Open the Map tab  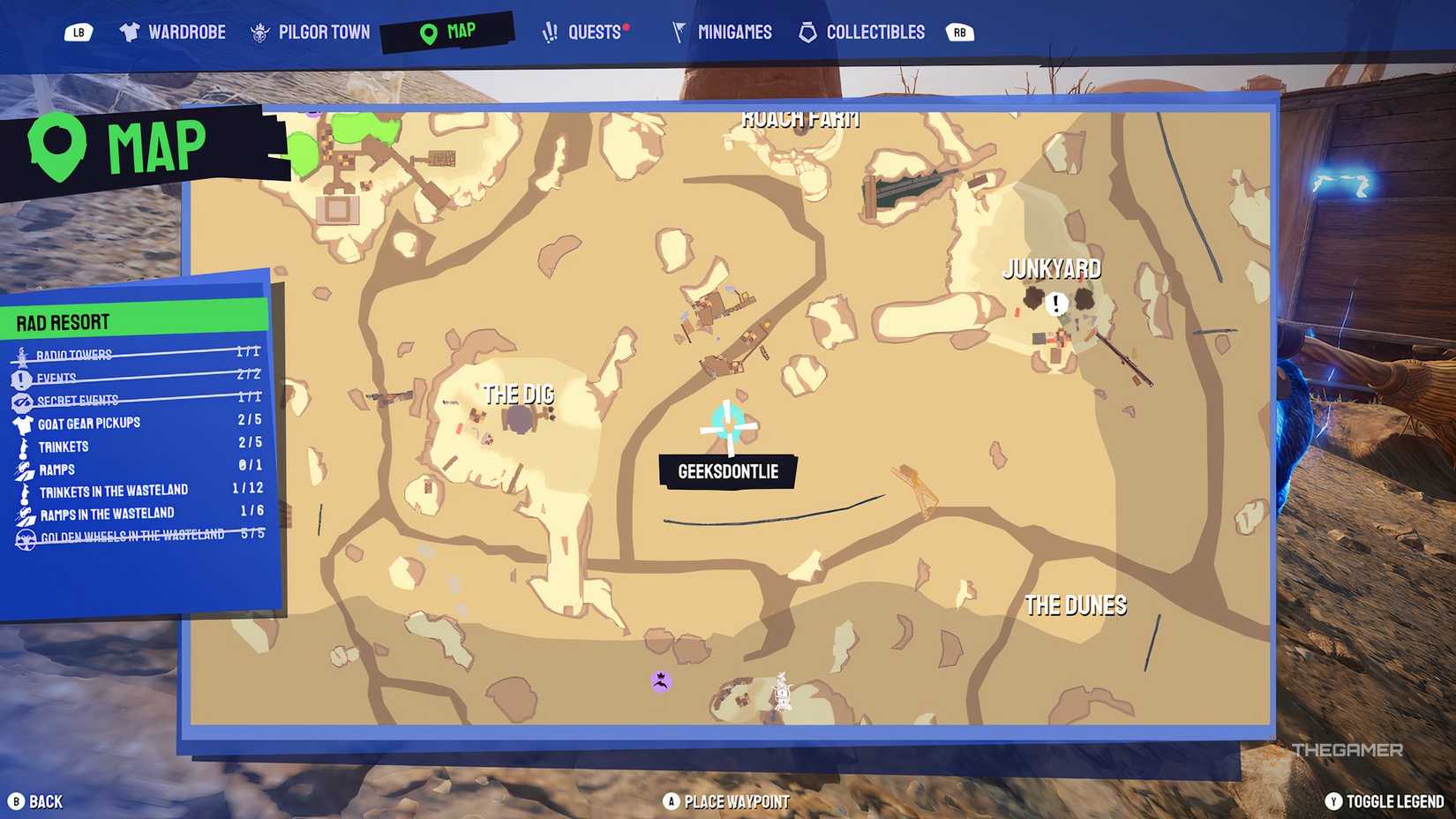click(427, 31)
